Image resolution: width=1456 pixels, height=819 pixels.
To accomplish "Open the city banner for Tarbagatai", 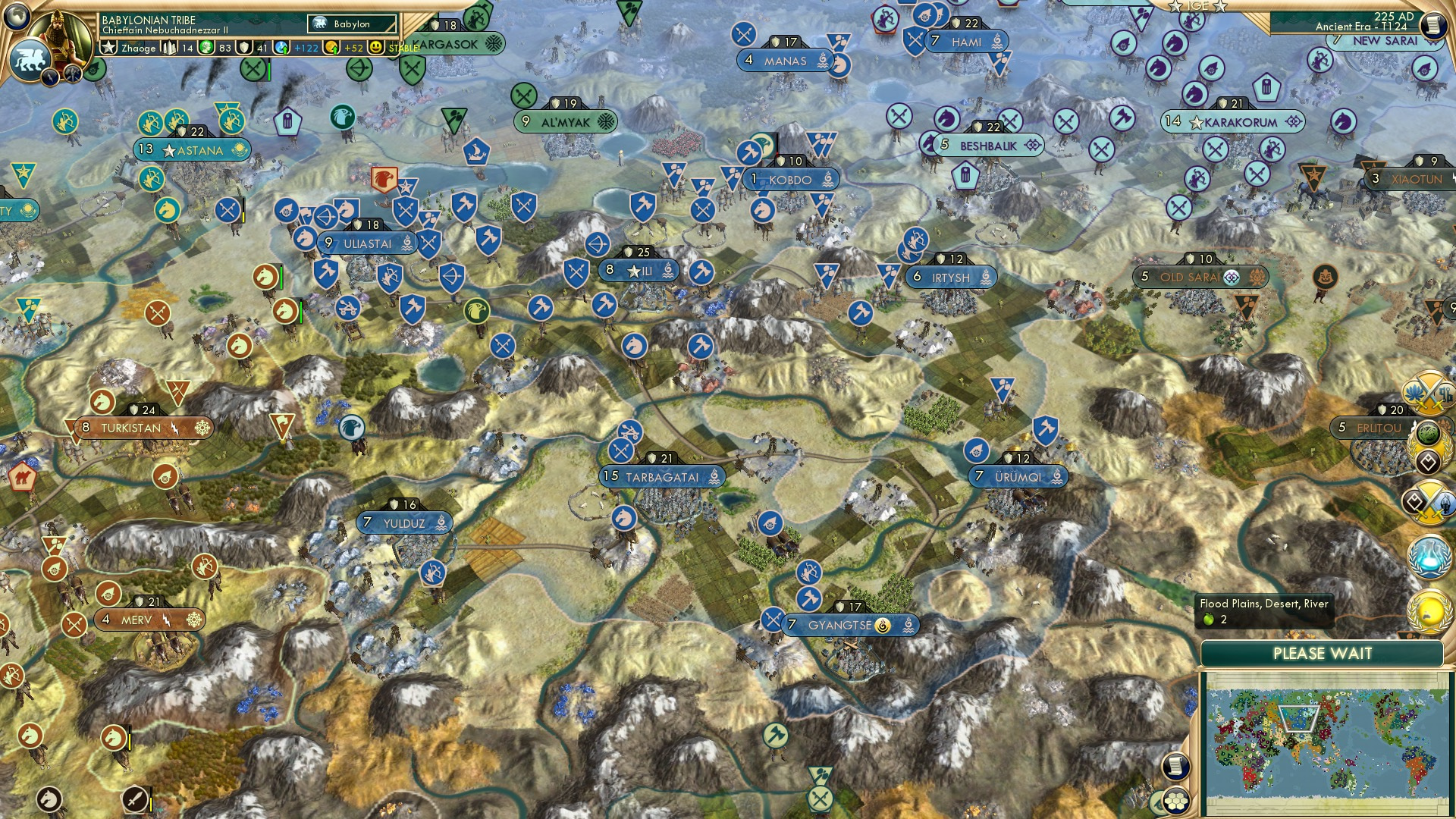I will (x=662, y=477).
